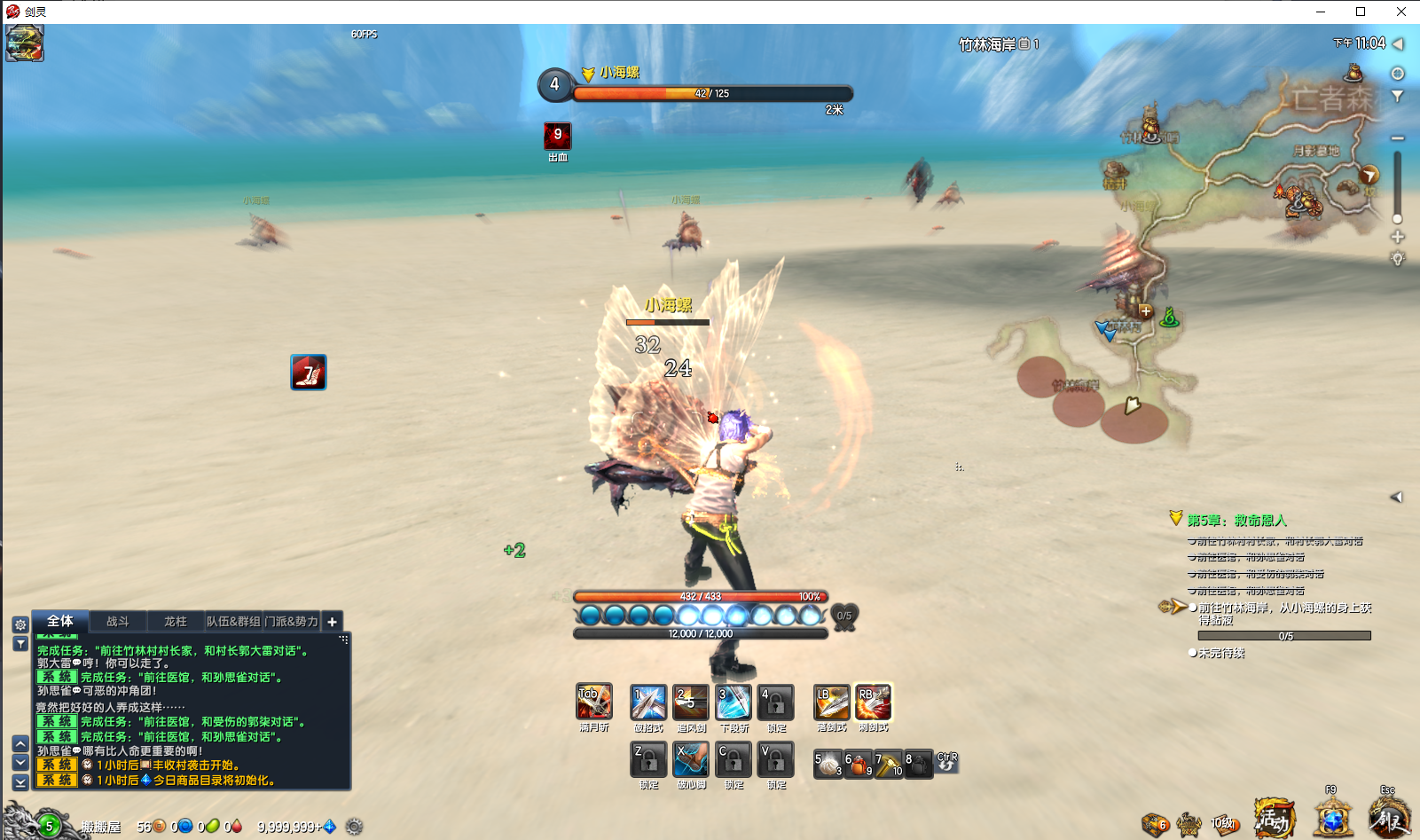Use the 破招式 skill icon
Screen dimensions: 1420x840
click(647, 702)
